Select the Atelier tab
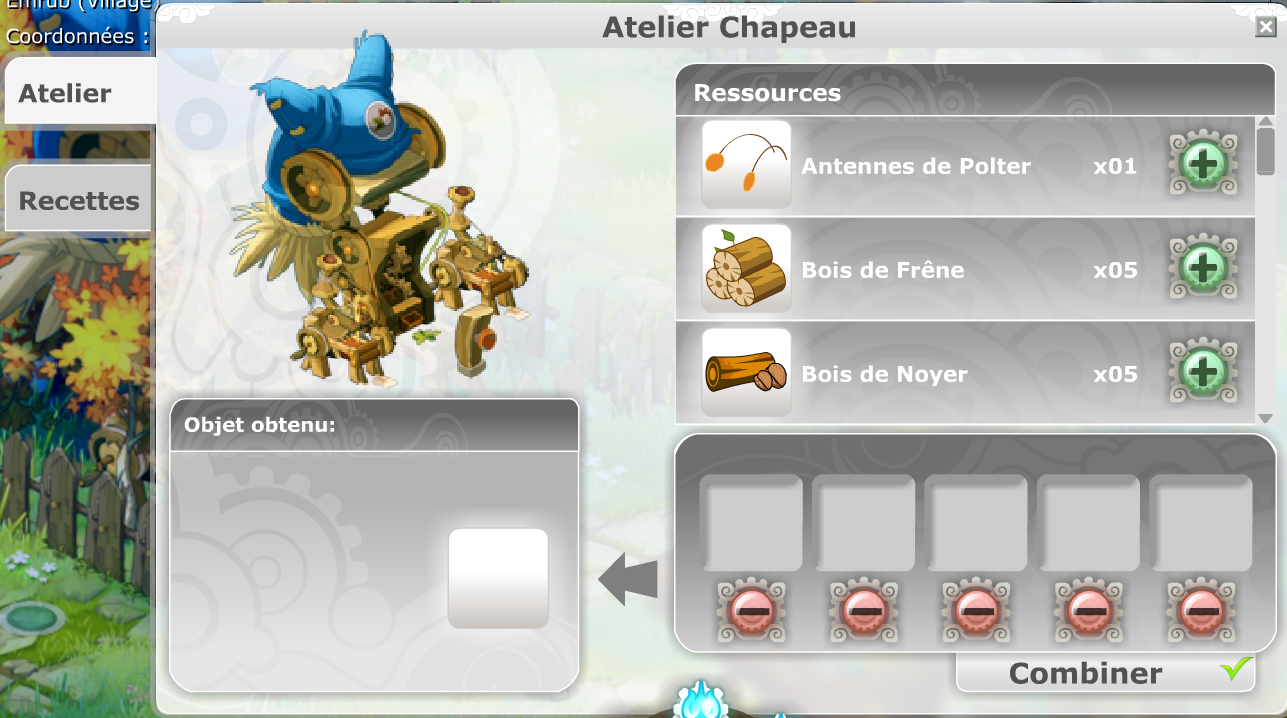This screenshot has height=718, width=1287. click(66, 93)
